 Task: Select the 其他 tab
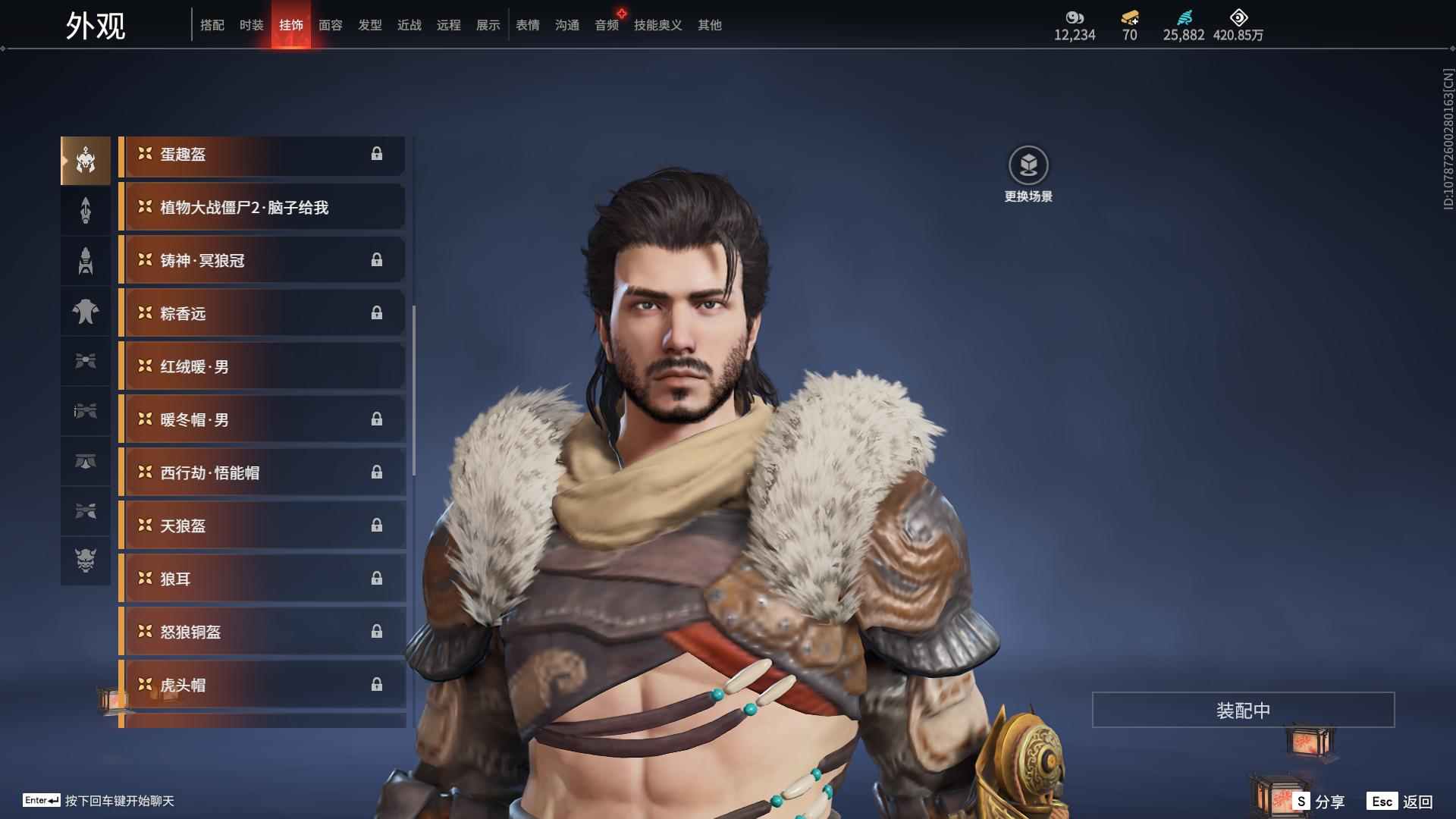709,25
